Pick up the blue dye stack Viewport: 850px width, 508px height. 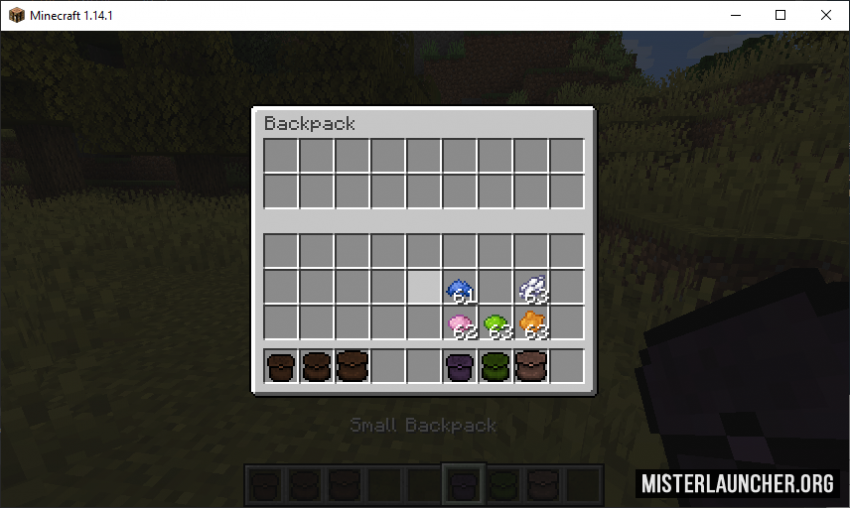pyautogui.click(x=459, y=288)
